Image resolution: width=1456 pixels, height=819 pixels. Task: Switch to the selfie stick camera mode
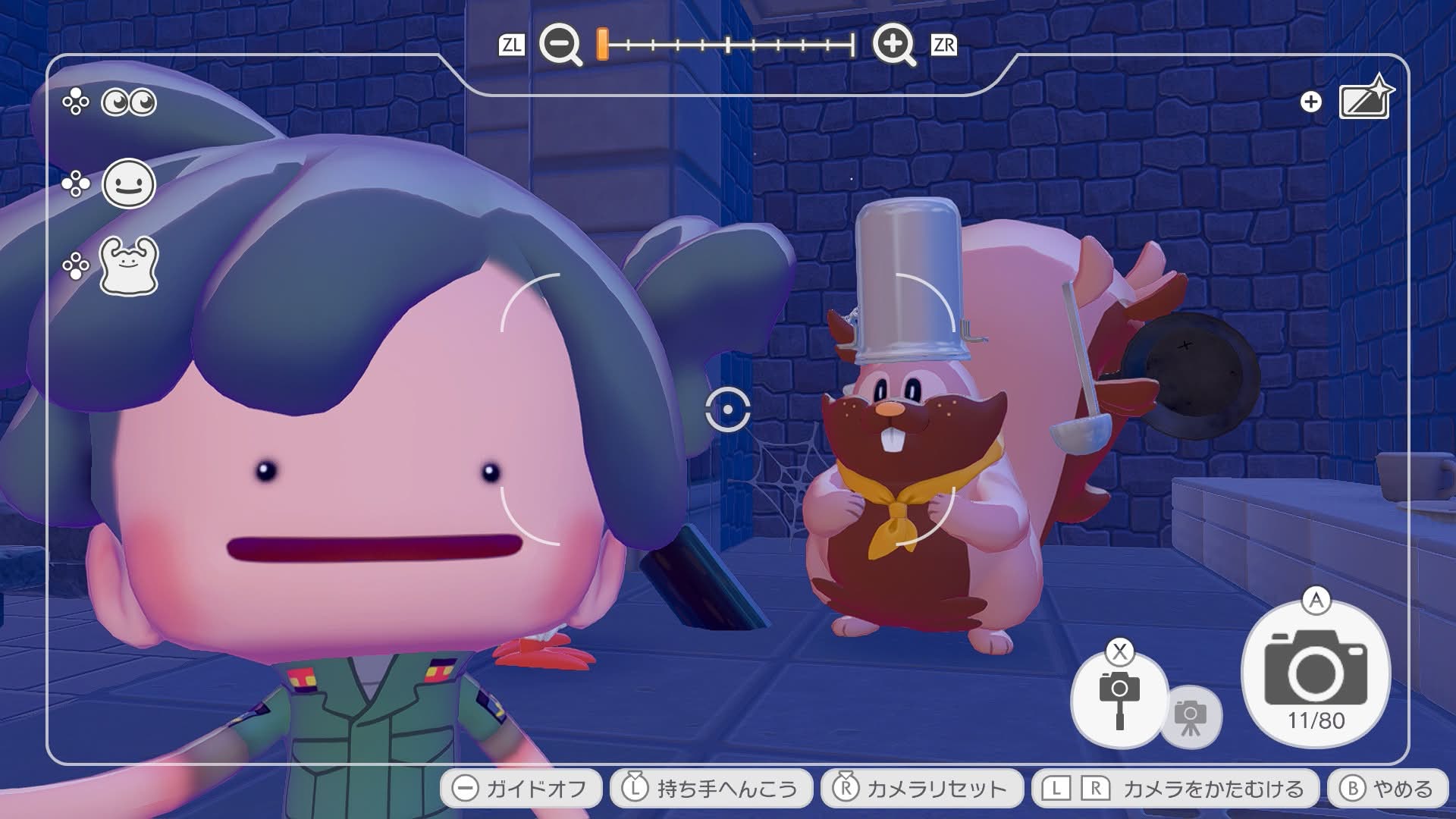[x=1119, y=698]
